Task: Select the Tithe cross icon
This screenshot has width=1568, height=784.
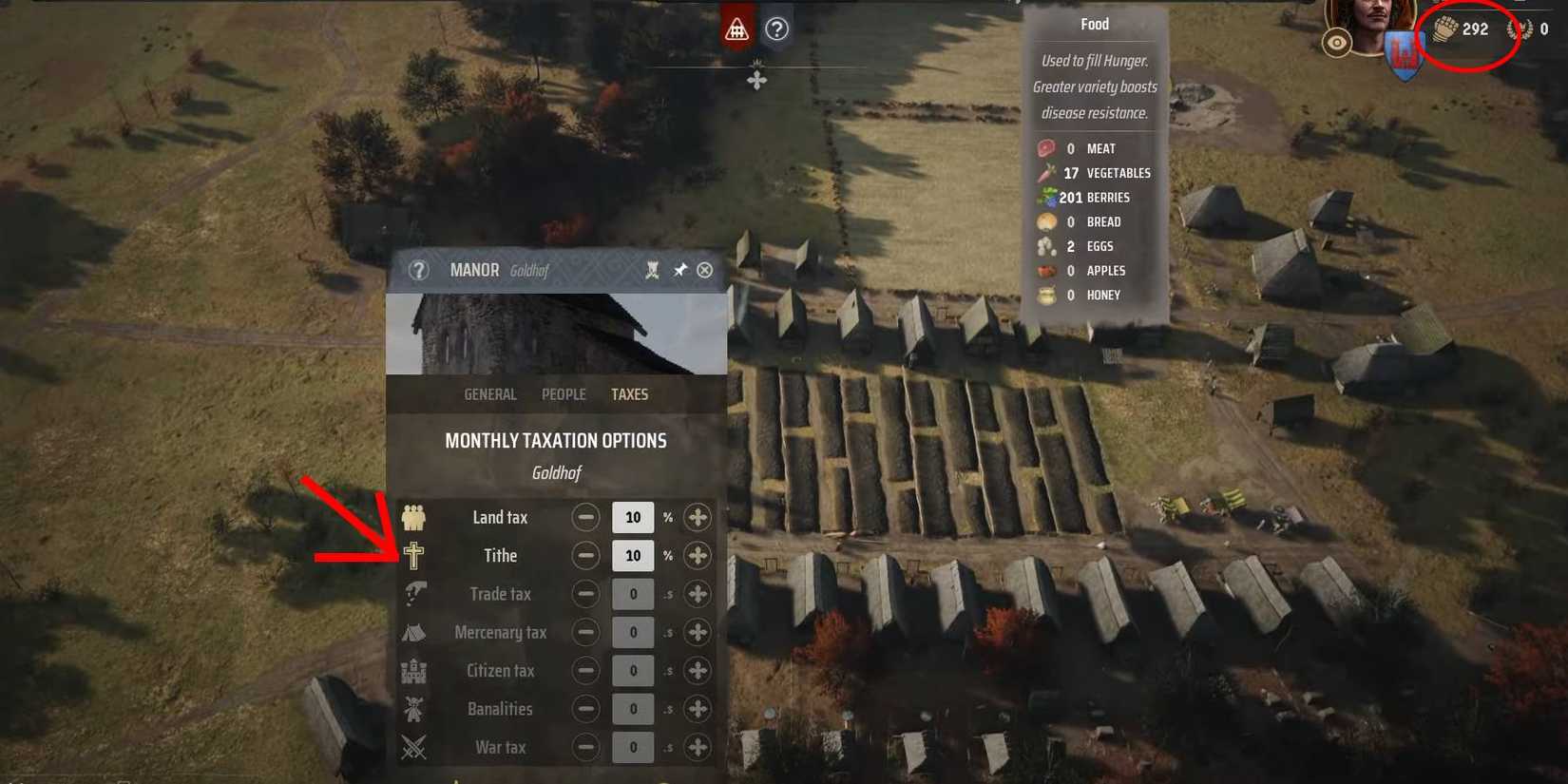Action: click(x=415, y=555)
